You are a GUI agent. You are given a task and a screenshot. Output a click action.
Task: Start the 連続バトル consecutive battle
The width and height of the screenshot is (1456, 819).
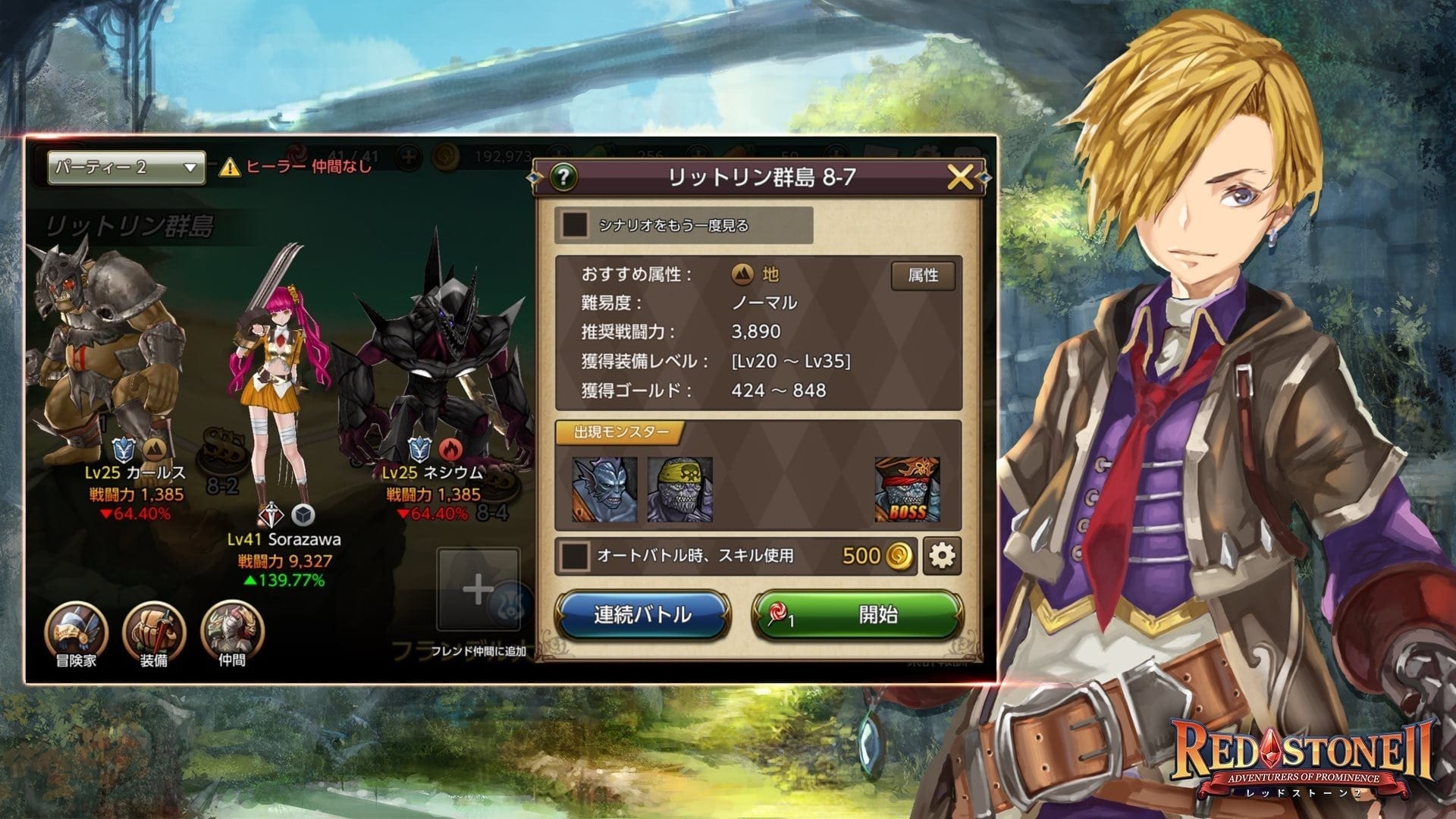(x=642, y=614)
